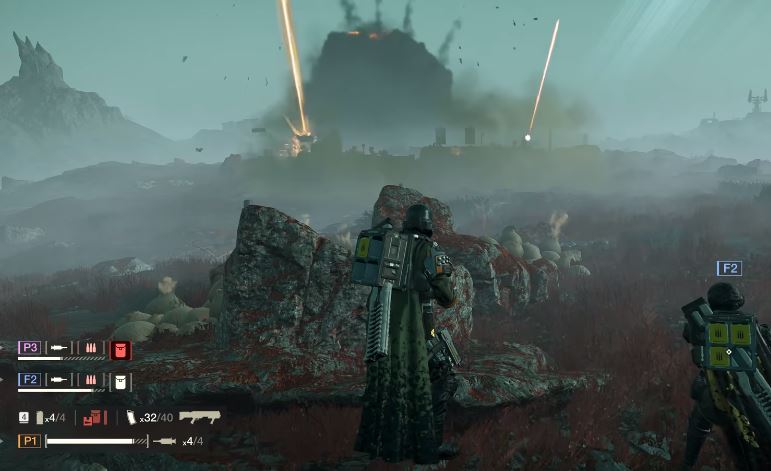This screenshot has height=471, width=771.
Task: Select the red supply pack icon
Action: coord(95,416)
